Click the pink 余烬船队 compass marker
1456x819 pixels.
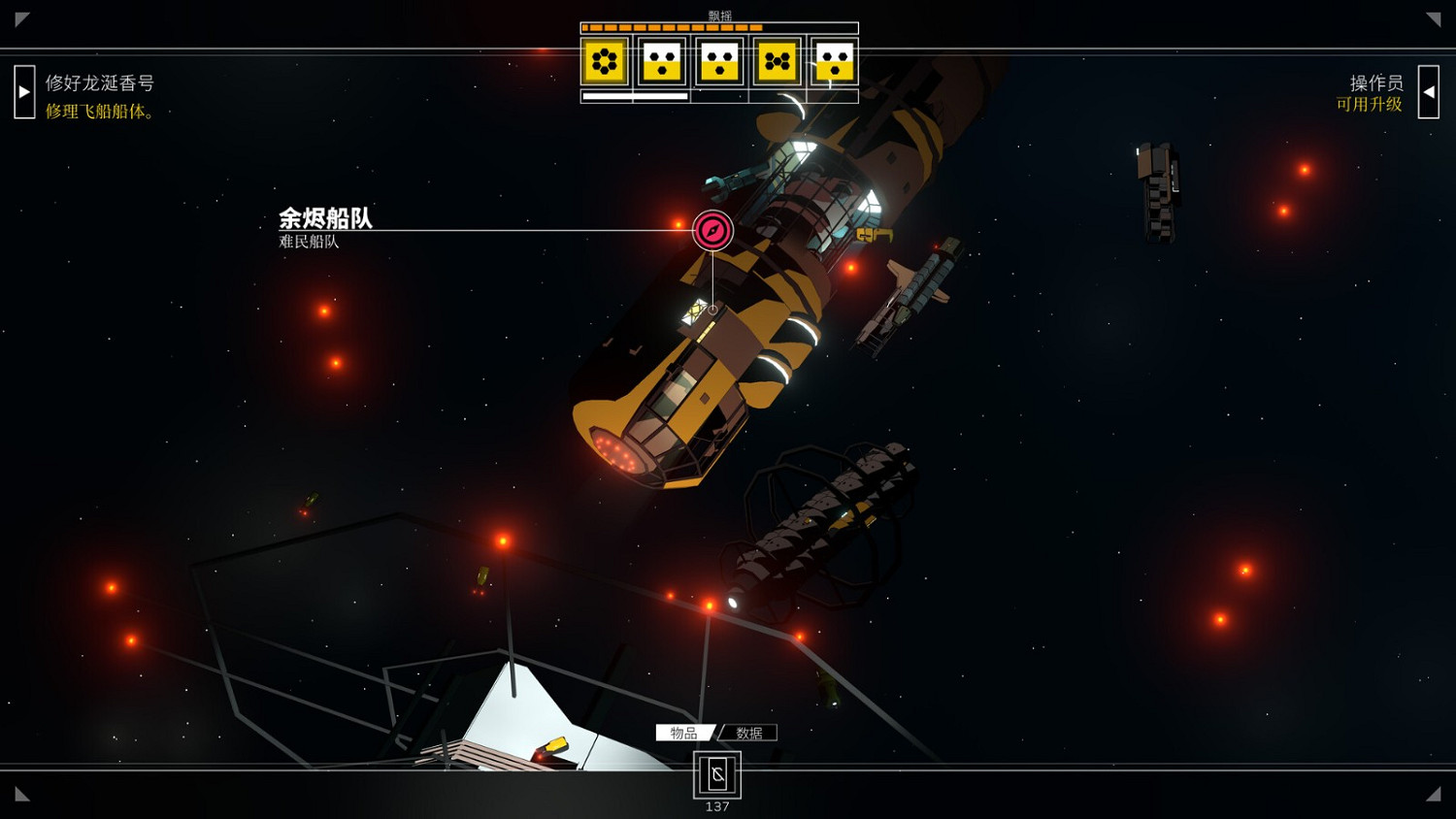(x=713, y=230)
